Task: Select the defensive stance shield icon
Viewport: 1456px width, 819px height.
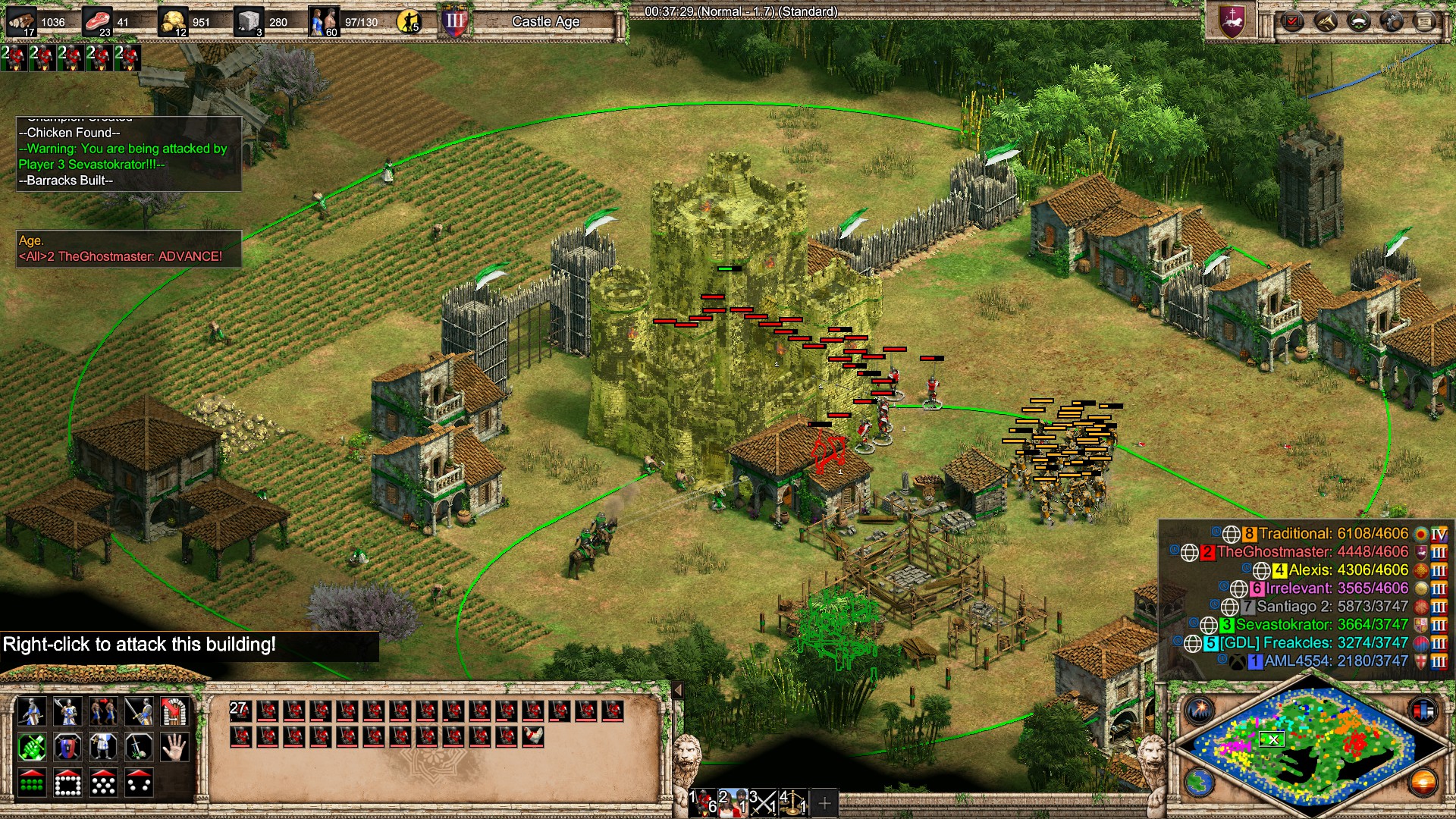Action: pyautogui.click(x=67, y=748)
